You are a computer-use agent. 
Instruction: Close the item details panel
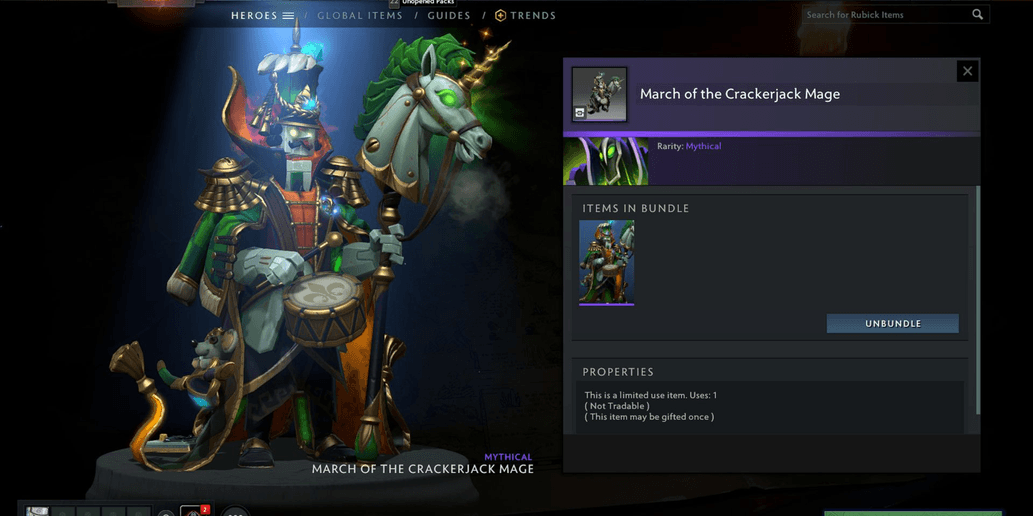click(966, 71)
